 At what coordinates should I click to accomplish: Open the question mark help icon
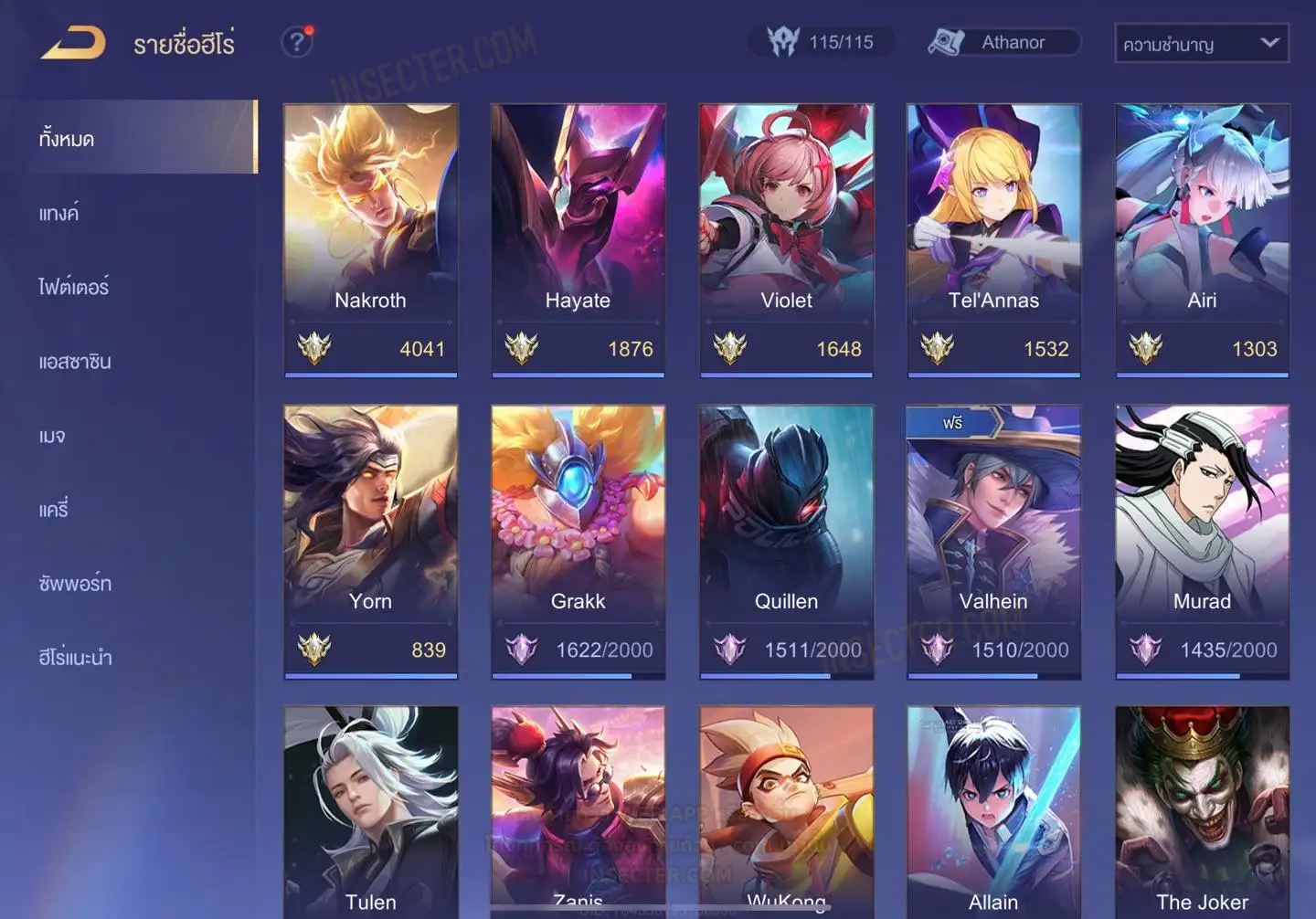click(x=297, y=42)
